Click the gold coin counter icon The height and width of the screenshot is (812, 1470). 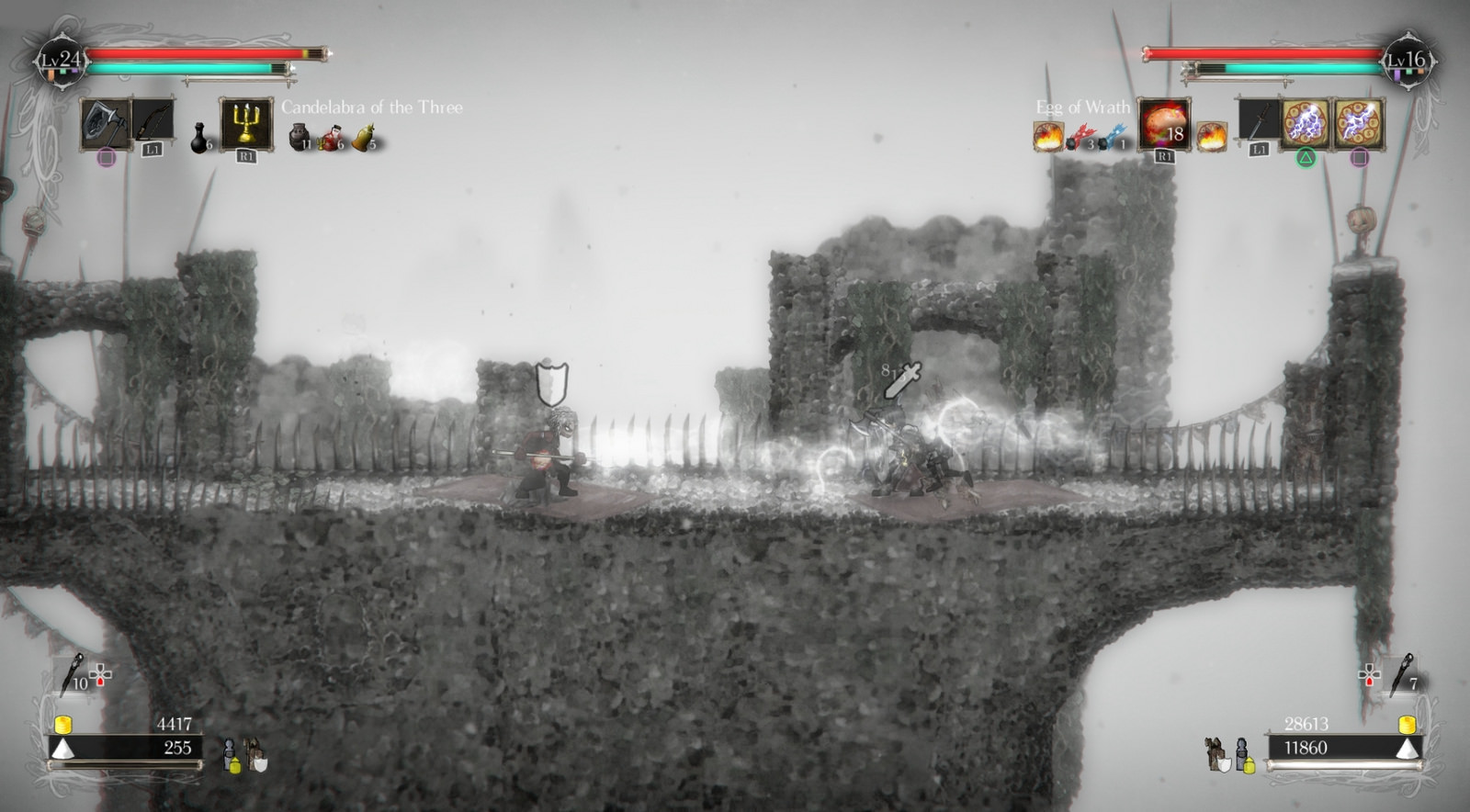pos(62,725)
